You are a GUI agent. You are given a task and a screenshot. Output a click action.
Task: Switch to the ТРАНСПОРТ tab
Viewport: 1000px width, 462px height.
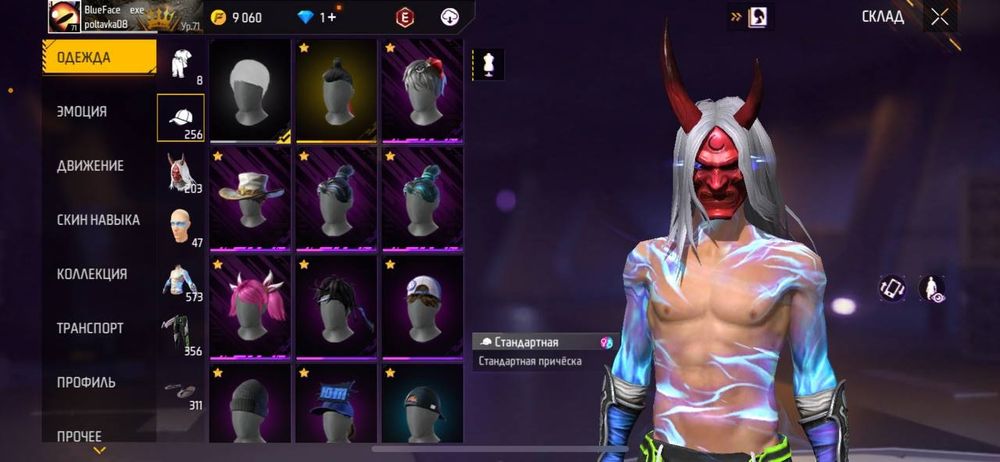tap(90, 328)
